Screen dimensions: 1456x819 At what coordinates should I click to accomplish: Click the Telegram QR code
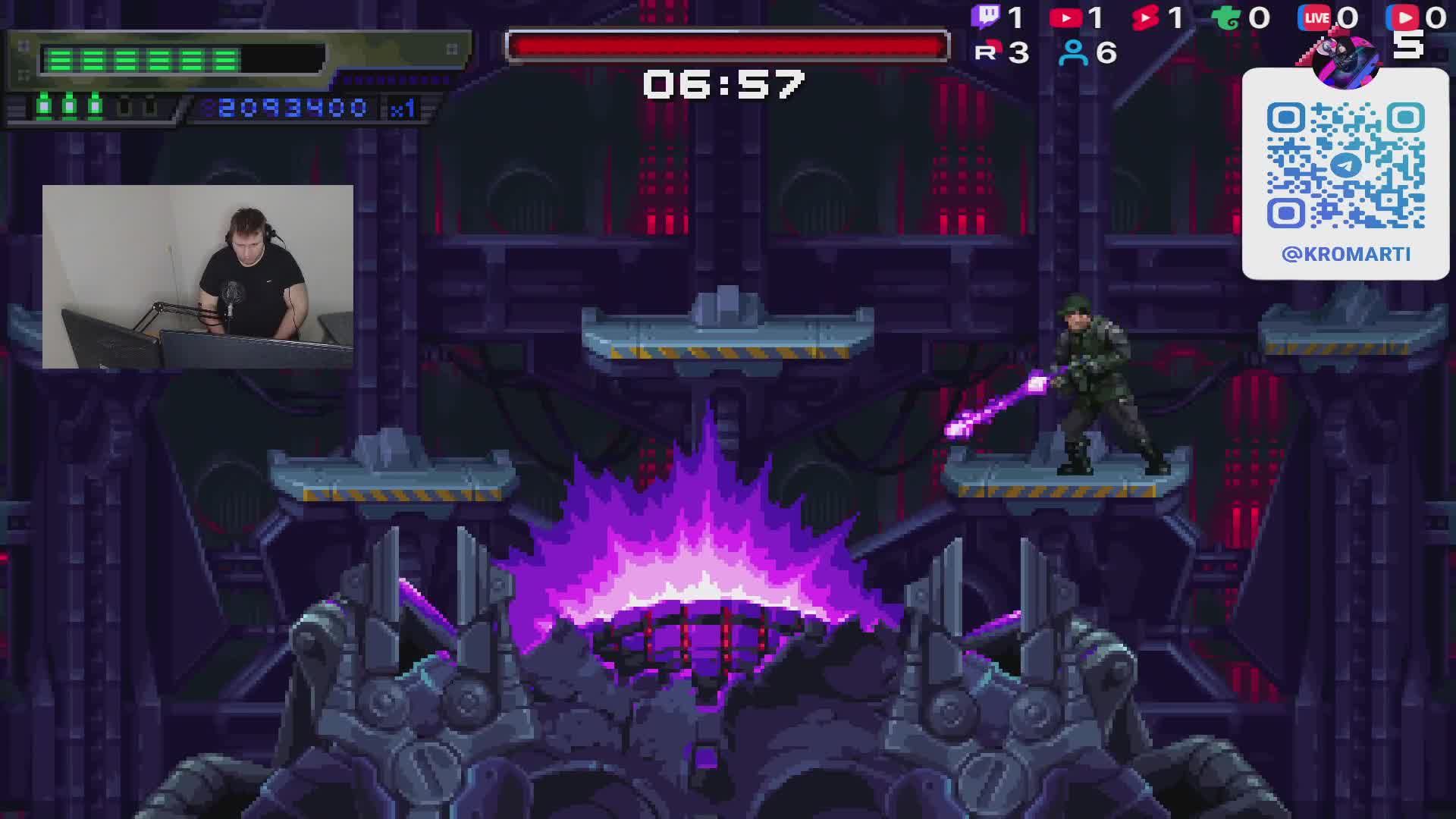tap(1345, 165)
